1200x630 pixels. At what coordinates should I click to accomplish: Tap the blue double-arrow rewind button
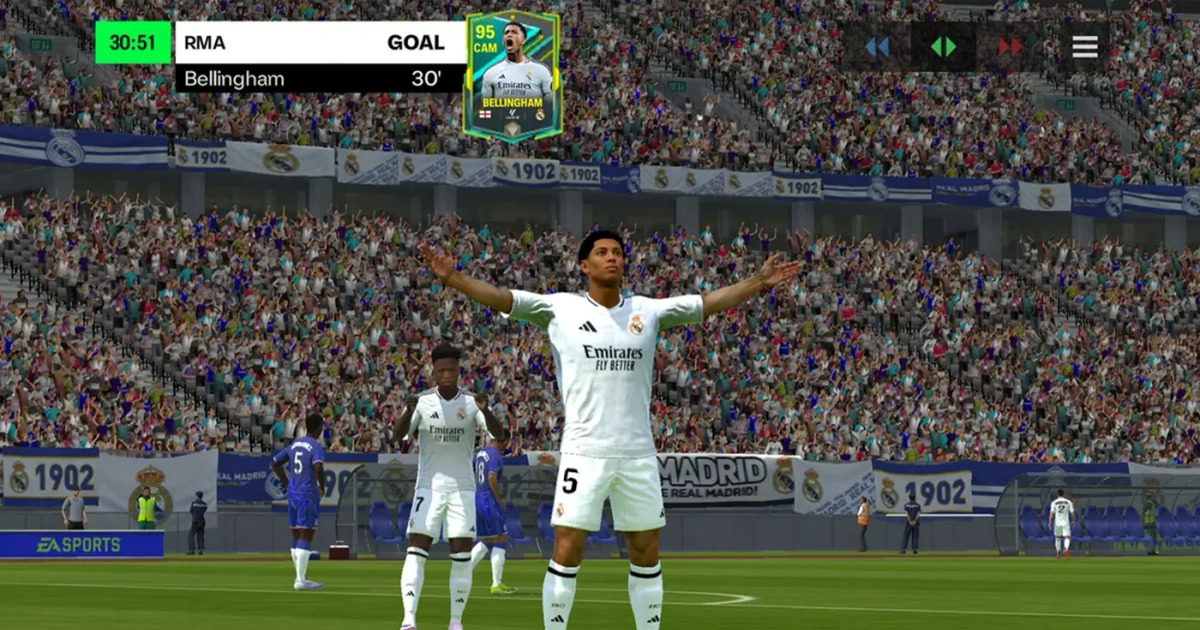coord(877,47)
